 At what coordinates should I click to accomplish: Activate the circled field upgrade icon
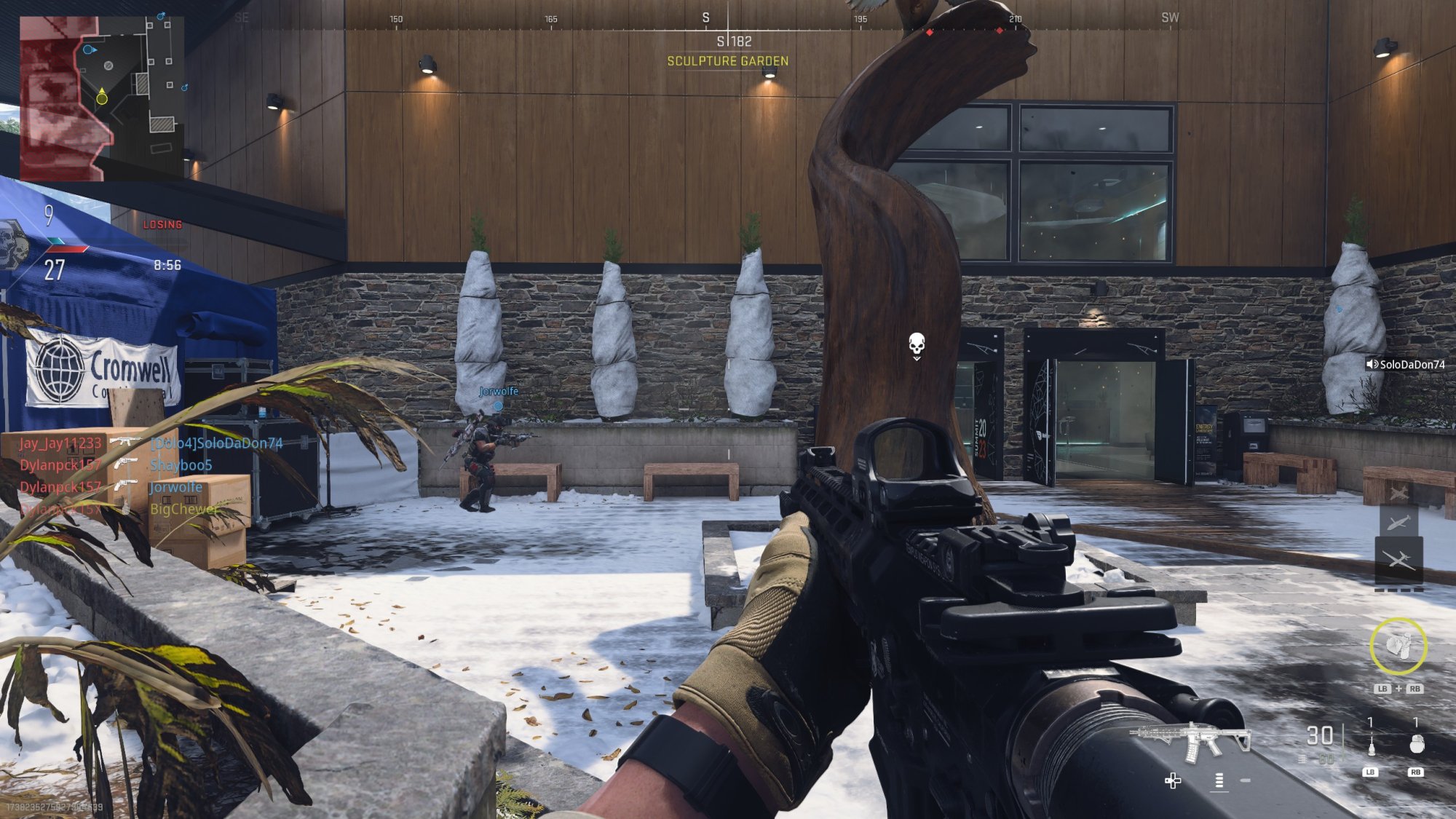tap(1398, 646)
